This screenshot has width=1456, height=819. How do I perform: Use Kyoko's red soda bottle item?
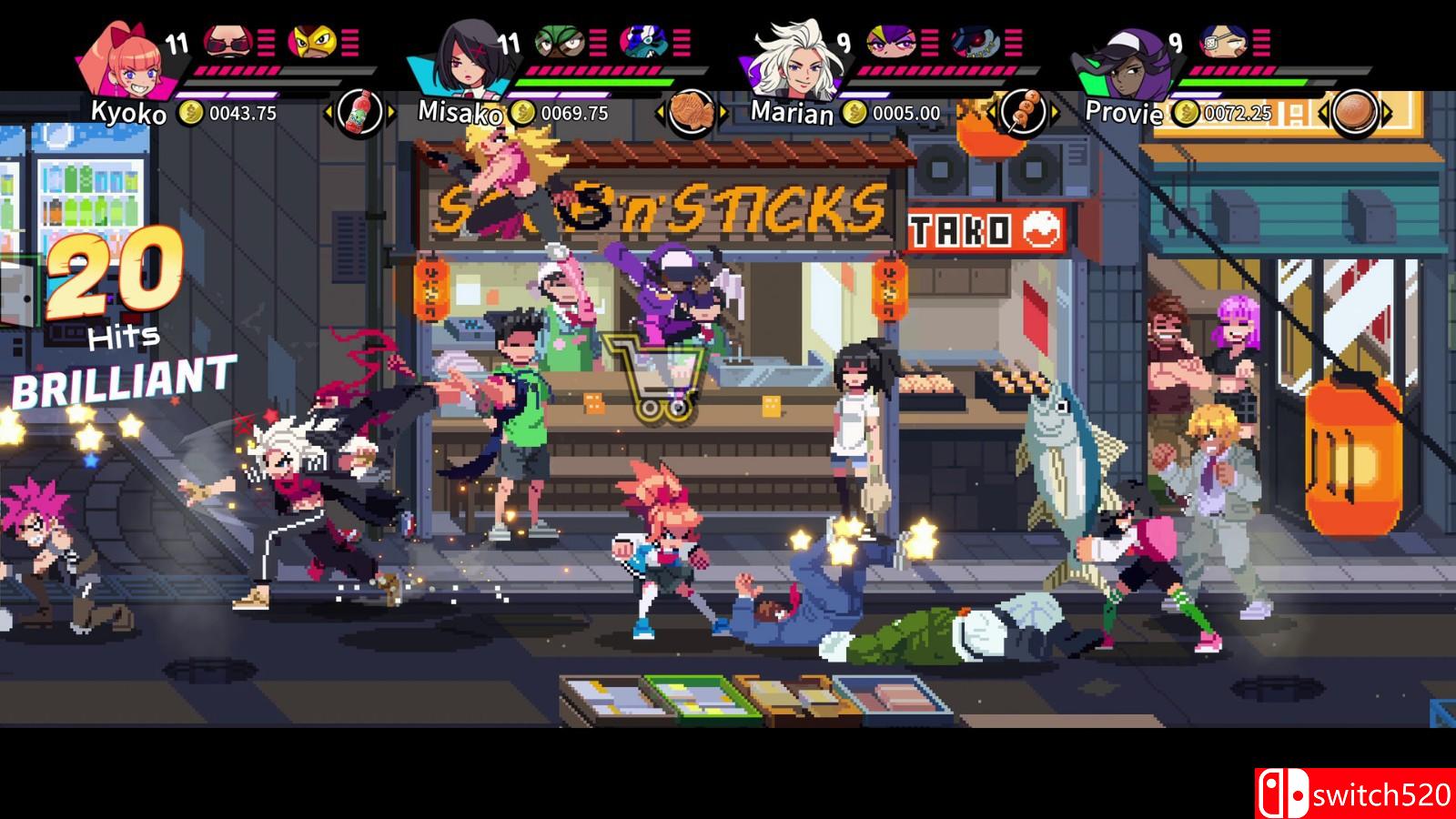360,113
